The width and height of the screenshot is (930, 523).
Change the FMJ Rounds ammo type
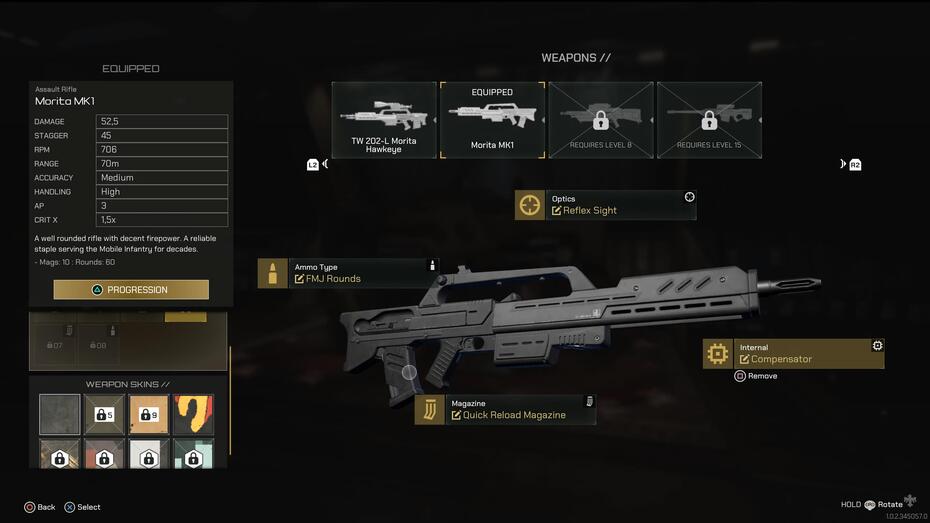coord(347,273)
